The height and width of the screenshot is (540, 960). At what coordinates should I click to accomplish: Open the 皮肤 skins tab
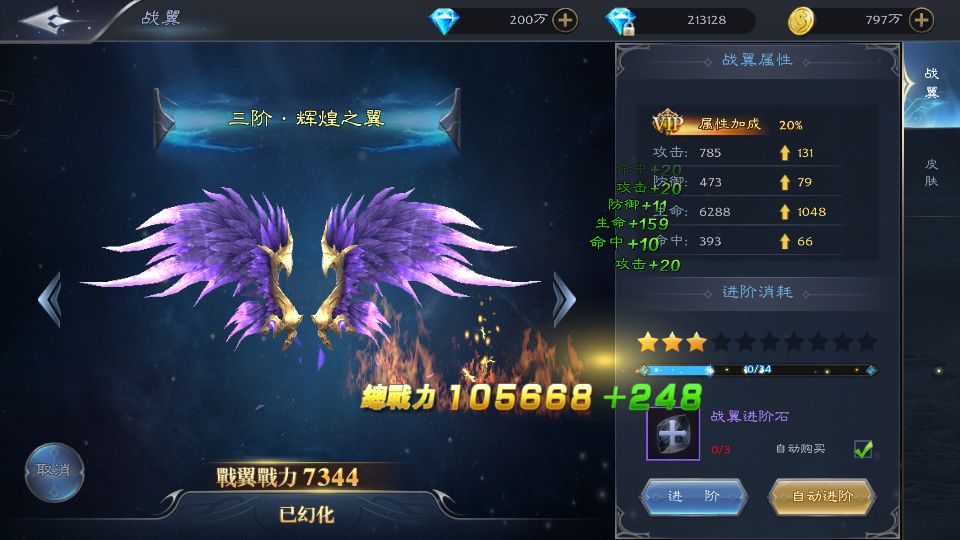(x=931, y=173)
